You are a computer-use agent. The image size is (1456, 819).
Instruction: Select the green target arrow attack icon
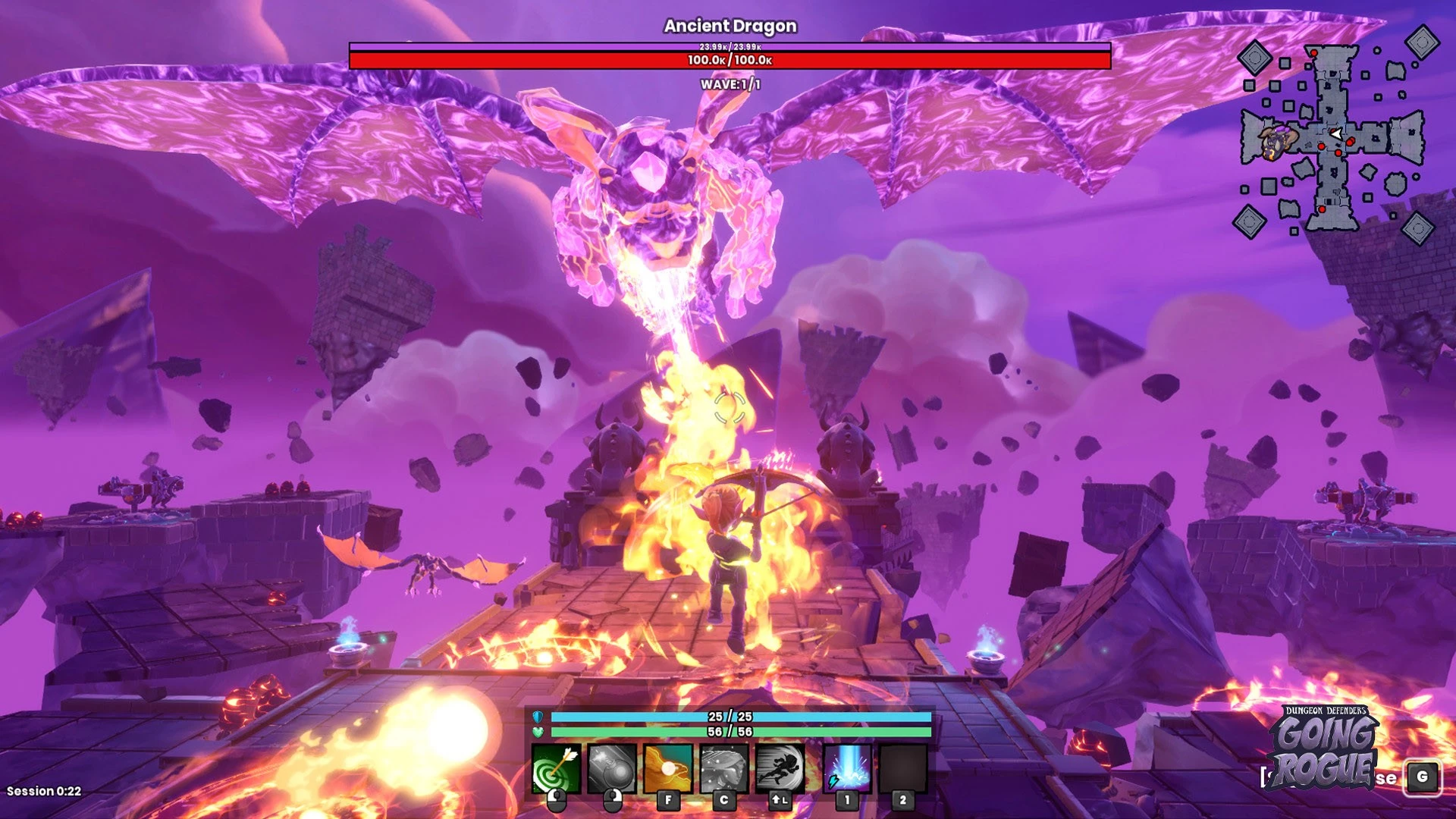[557, 768]
